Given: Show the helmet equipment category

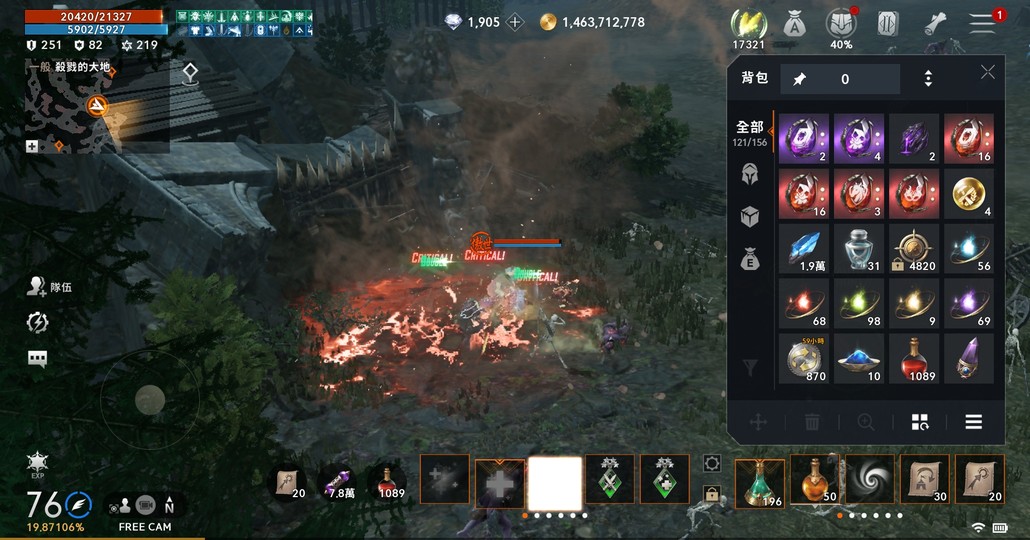Looking at the screenshot, I should [749, 173].
